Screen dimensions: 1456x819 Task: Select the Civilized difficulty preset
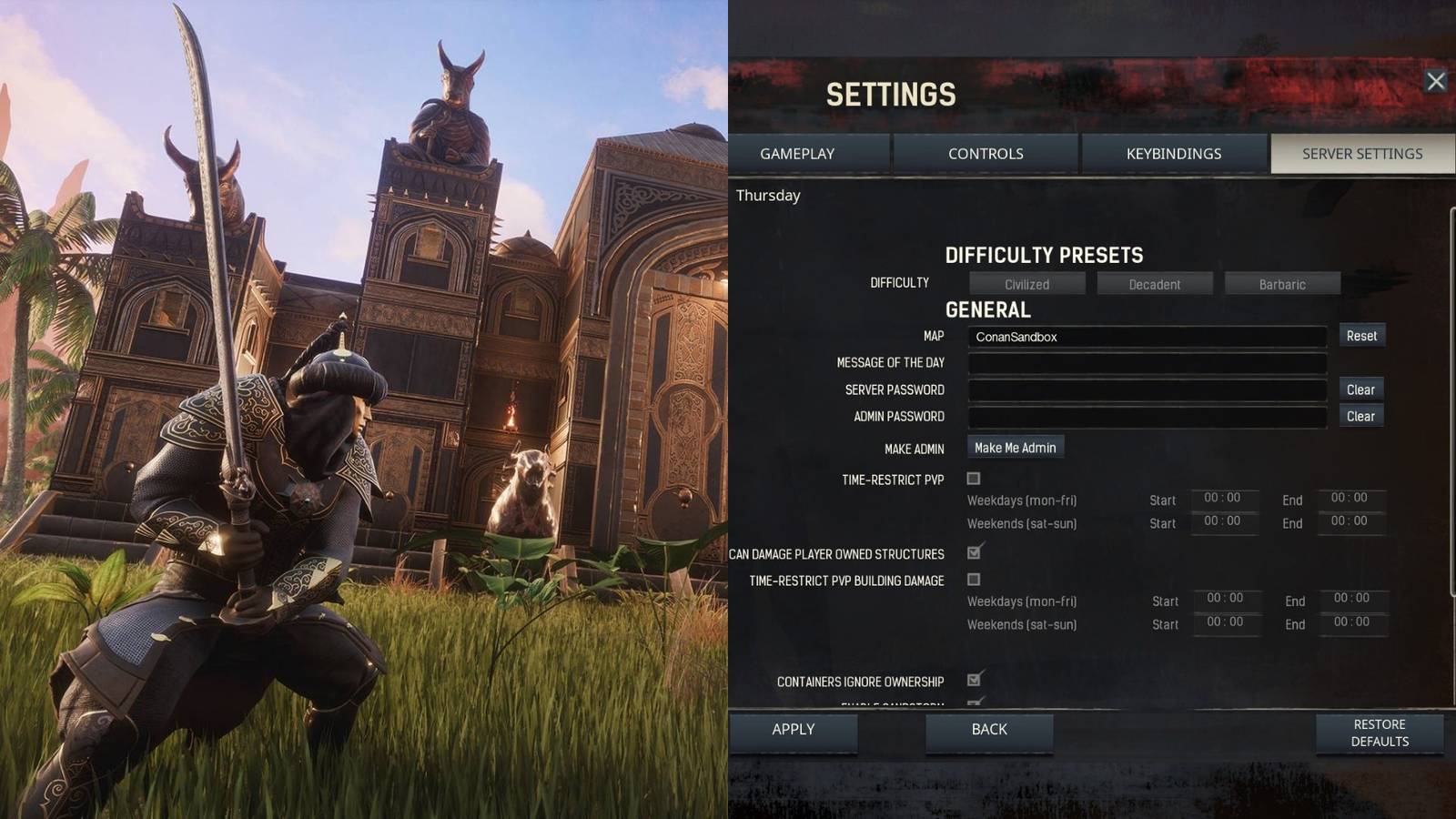tap(1026, 283)
